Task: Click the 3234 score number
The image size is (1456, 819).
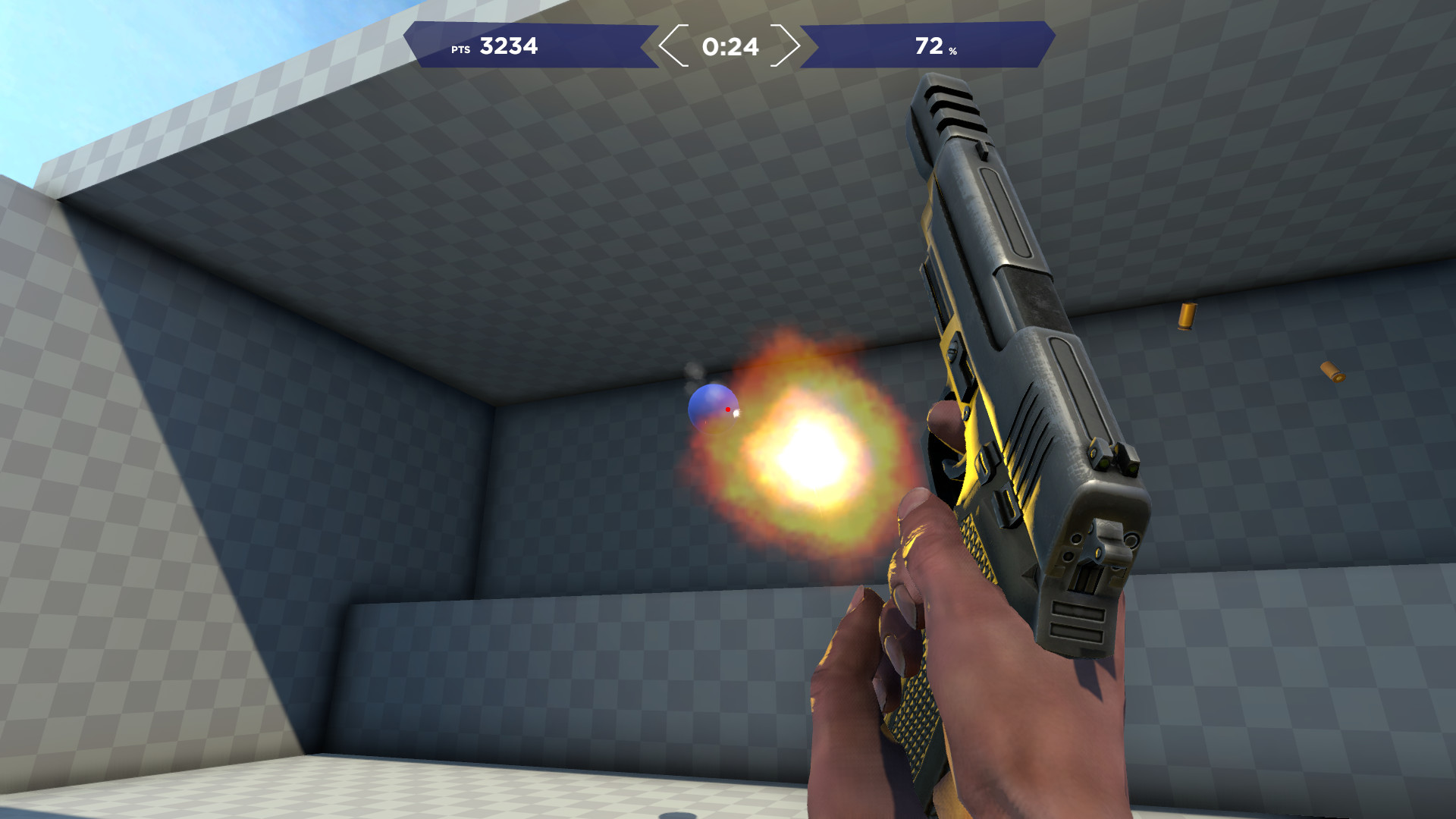Action: pos(507,47)
